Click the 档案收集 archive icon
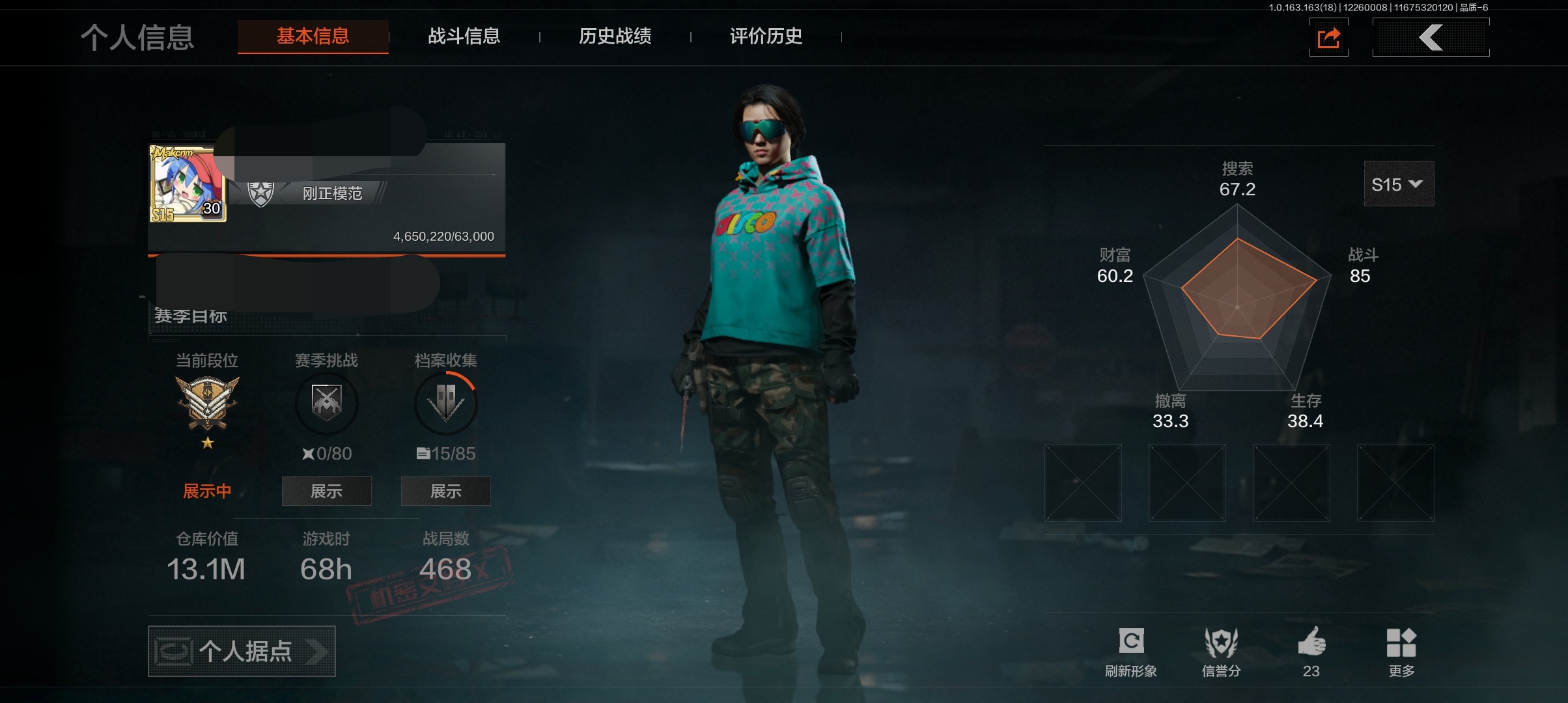The width and height of the screenshot is (1568, 703). pos(445,402)
